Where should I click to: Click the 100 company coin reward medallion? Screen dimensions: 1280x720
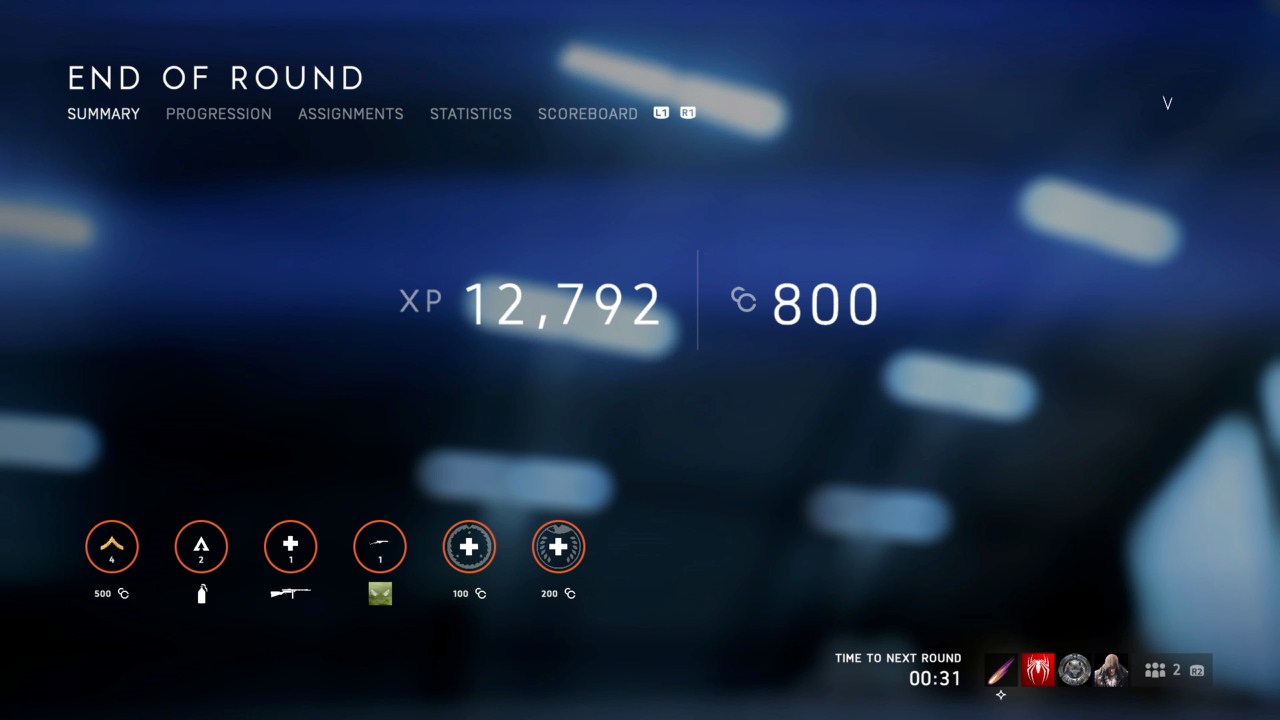tap(469, 546)
